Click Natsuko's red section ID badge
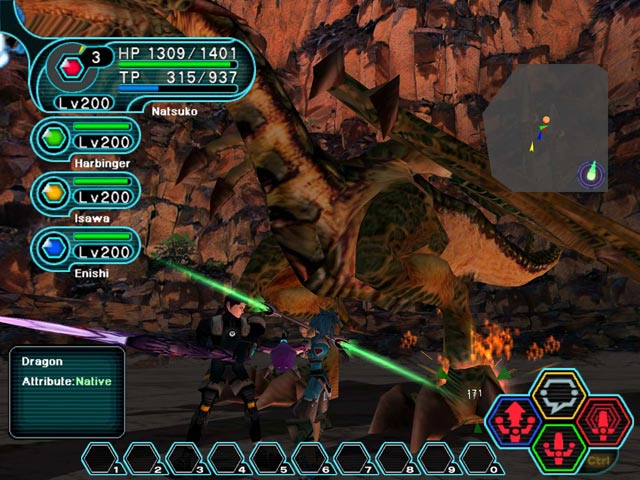 (x=70, y=67)
